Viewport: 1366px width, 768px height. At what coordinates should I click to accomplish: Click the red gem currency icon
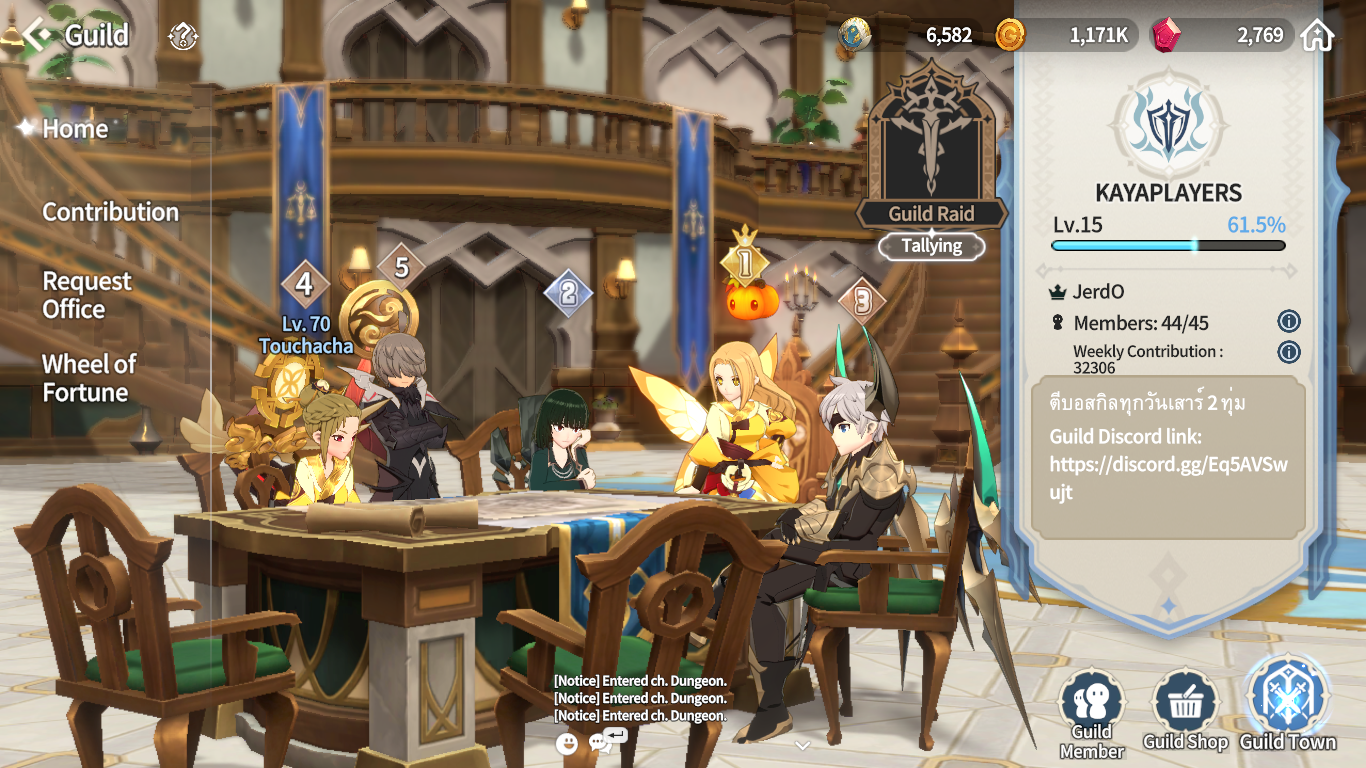click(x=1166, y=36)
